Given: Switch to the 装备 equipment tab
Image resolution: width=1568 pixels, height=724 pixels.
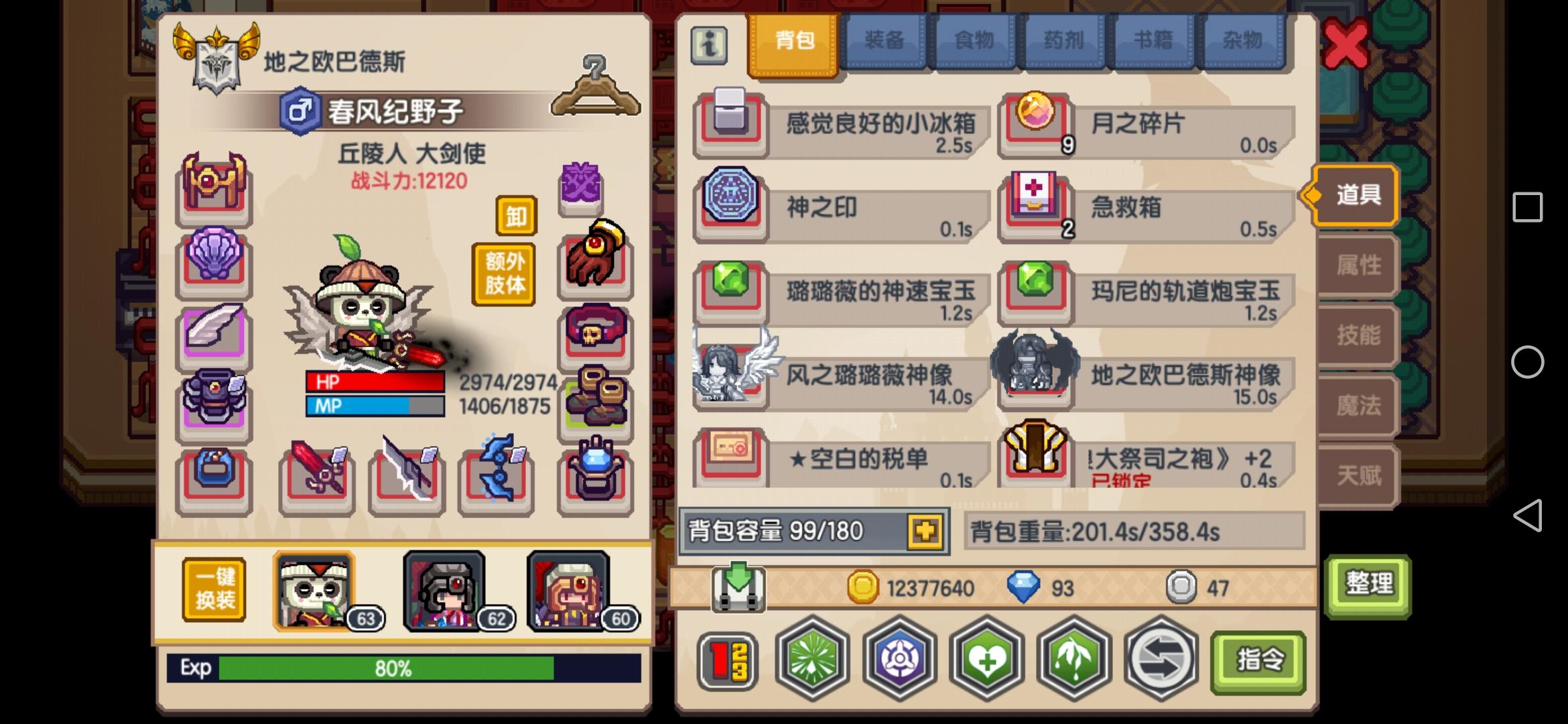Looking at the screenshot, I should 883,40.
